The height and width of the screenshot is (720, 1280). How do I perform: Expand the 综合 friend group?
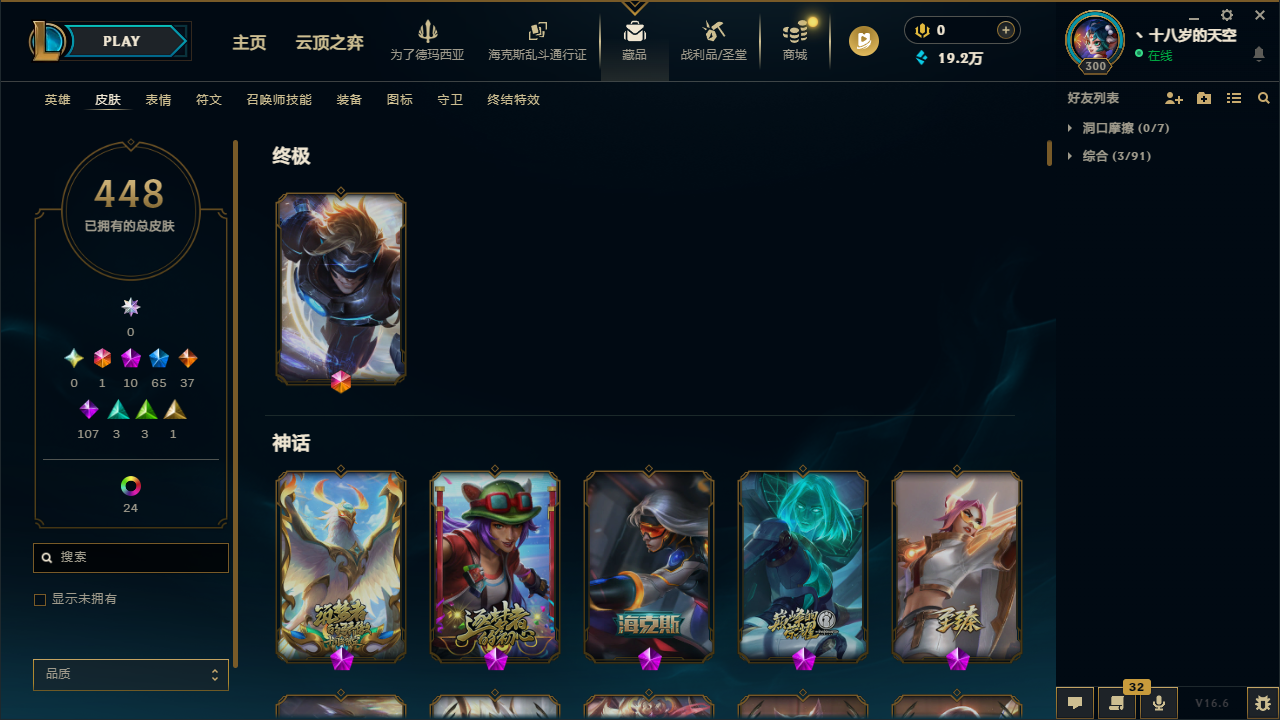coord(1071,156)
